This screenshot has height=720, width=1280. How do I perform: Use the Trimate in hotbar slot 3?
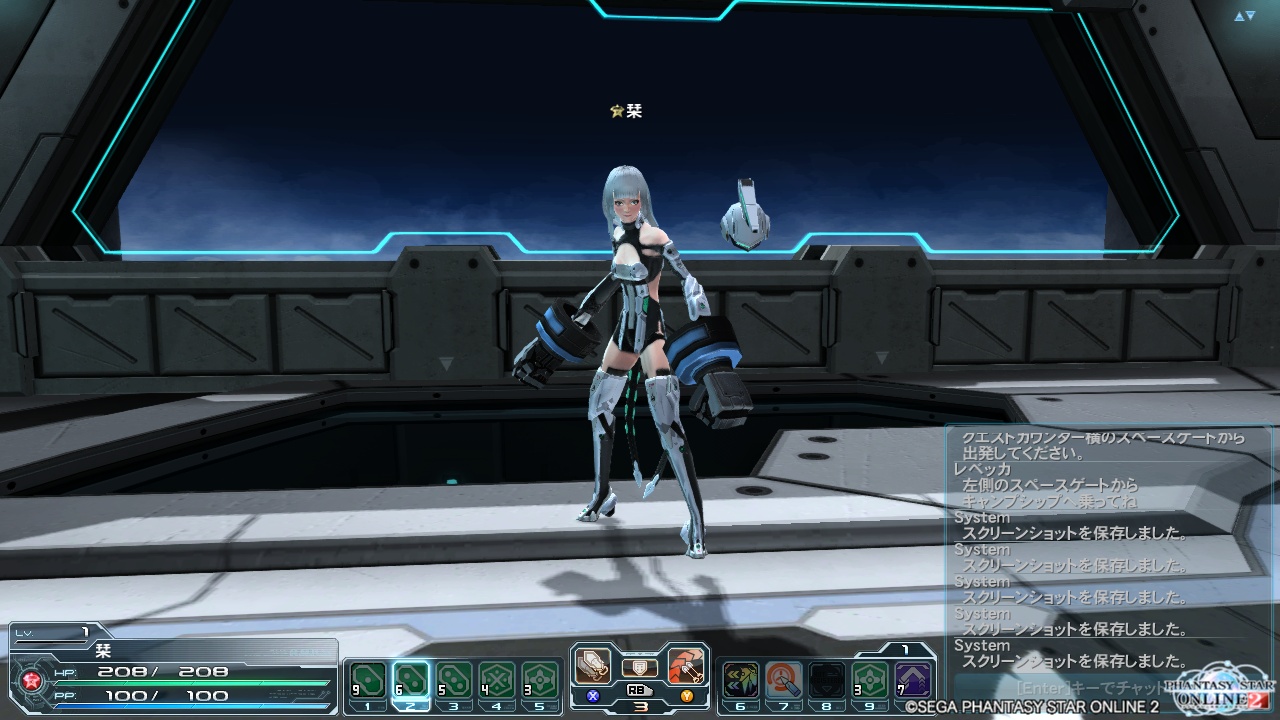tap(454, 681)
